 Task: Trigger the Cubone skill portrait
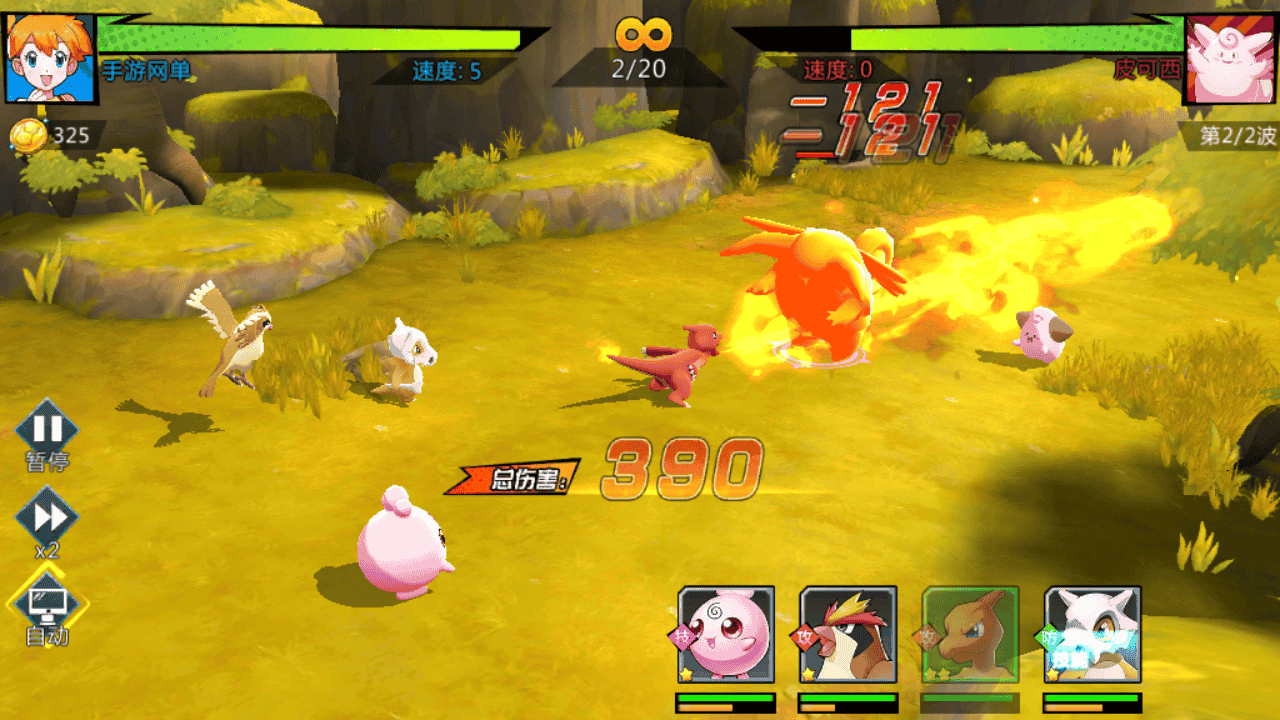tap(1092, 634)
